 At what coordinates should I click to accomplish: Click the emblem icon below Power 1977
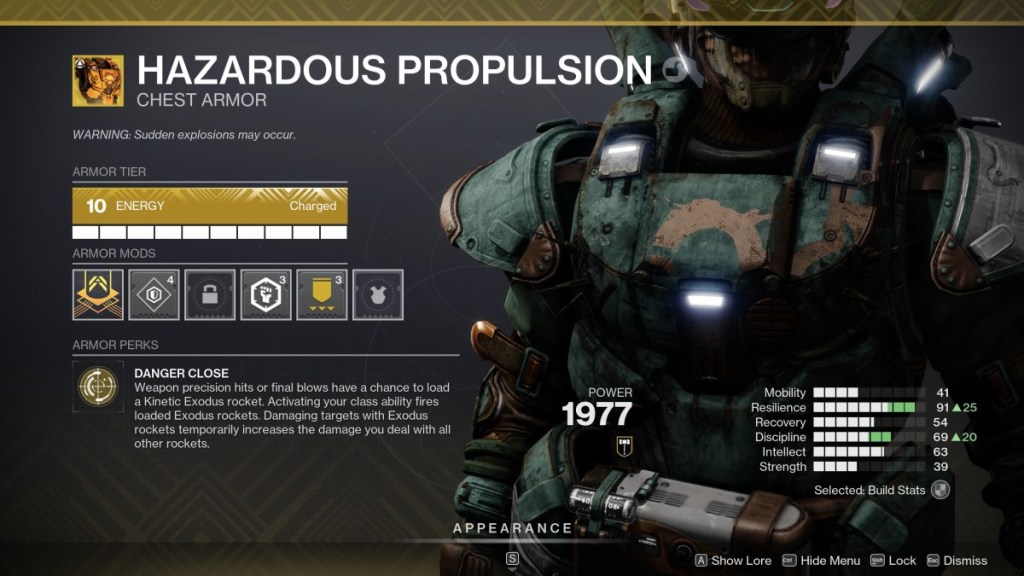click(x=625, y=447)
